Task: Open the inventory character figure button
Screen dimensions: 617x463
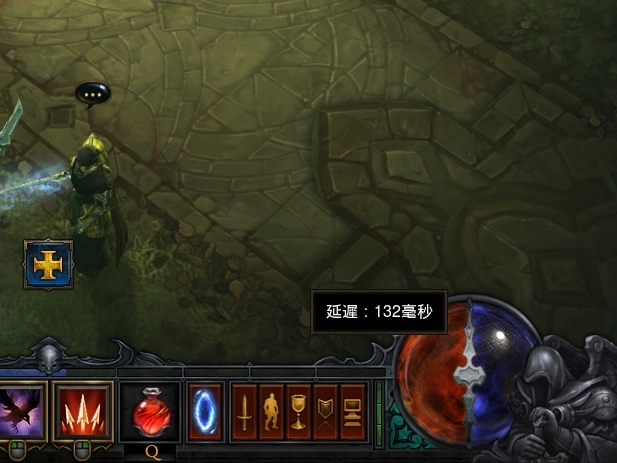Action: coord(271,411)
